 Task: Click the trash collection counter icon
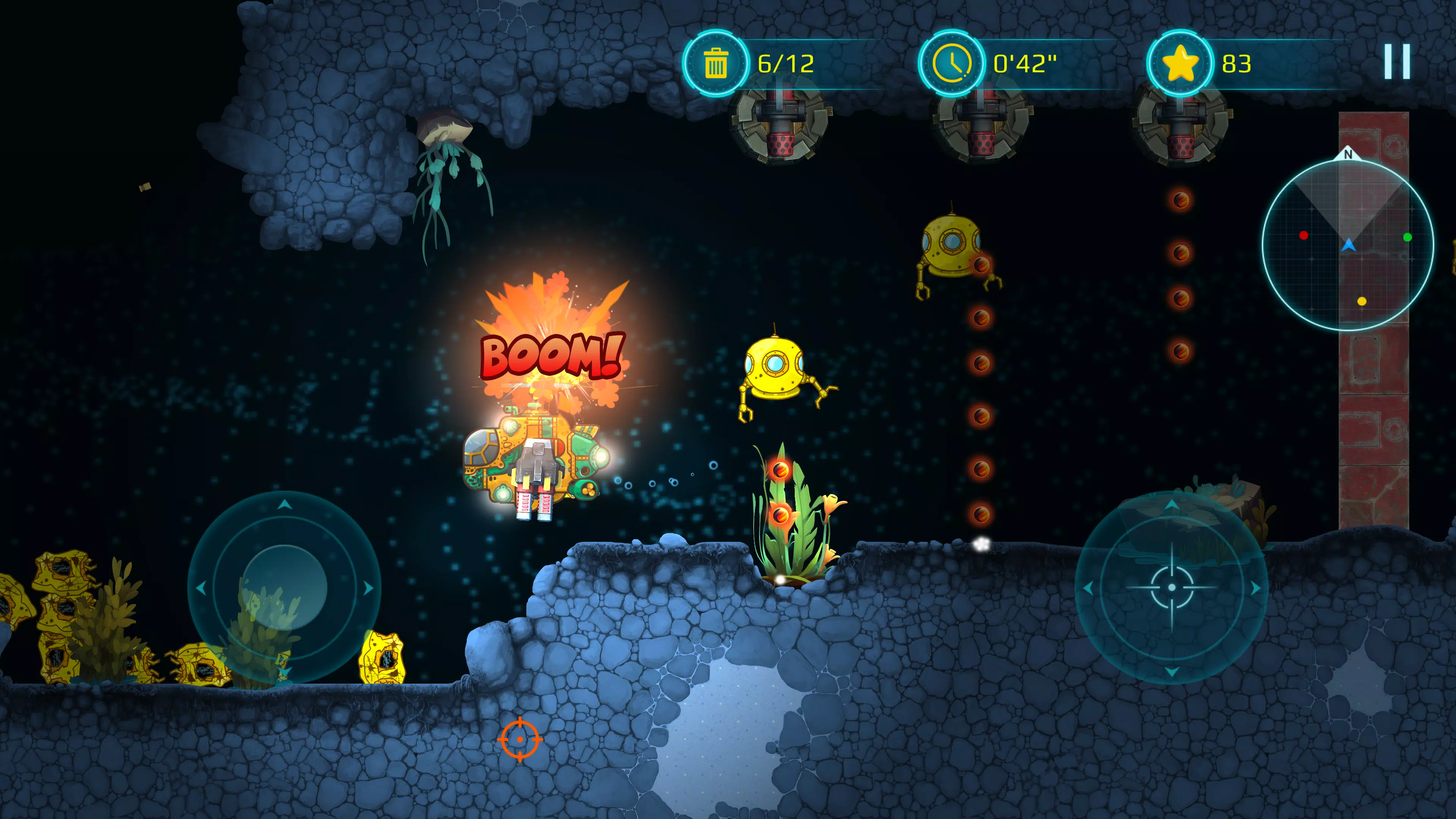715,63
